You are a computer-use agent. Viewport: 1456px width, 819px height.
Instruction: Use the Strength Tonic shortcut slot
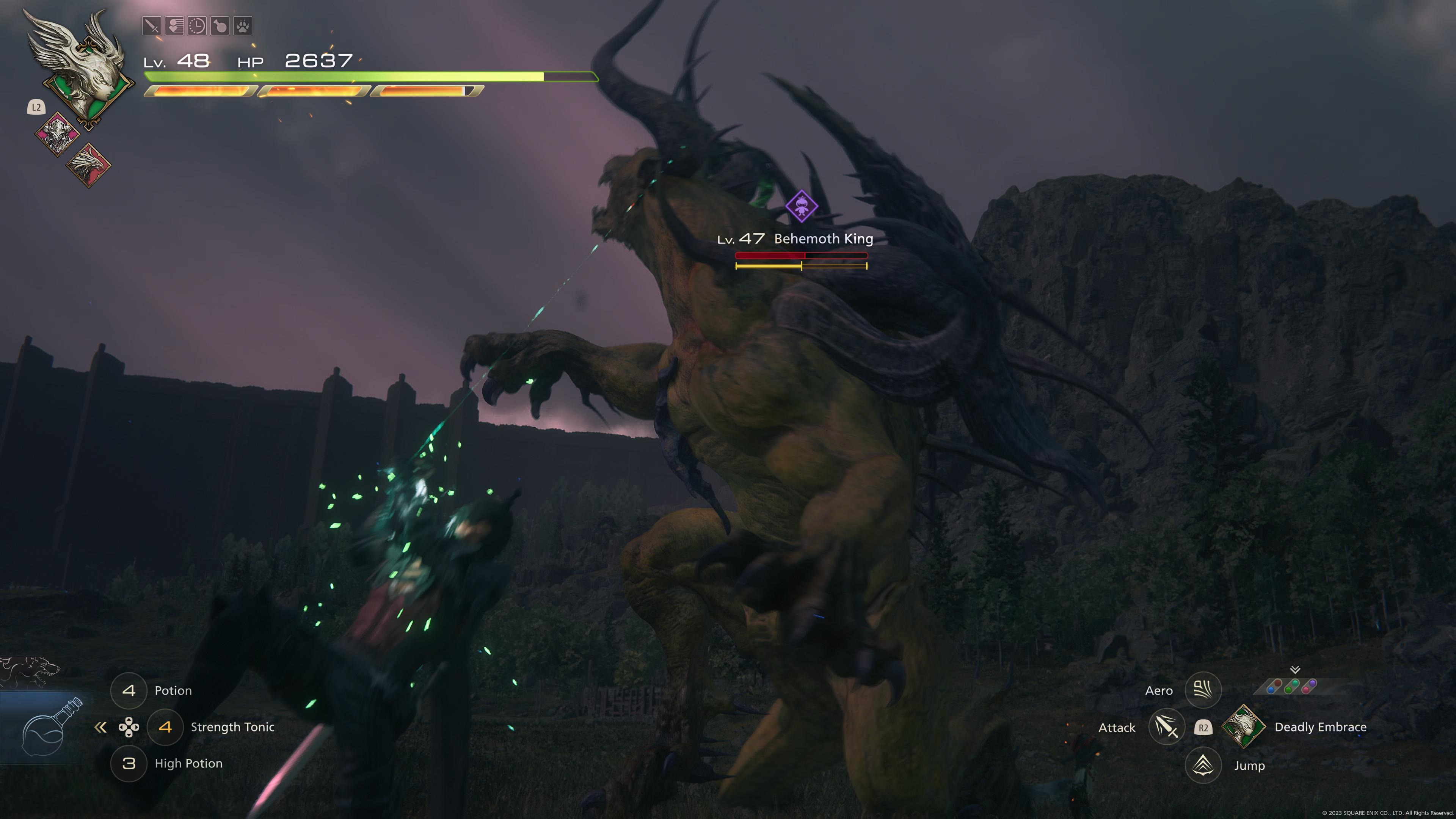tap(165, 727)
